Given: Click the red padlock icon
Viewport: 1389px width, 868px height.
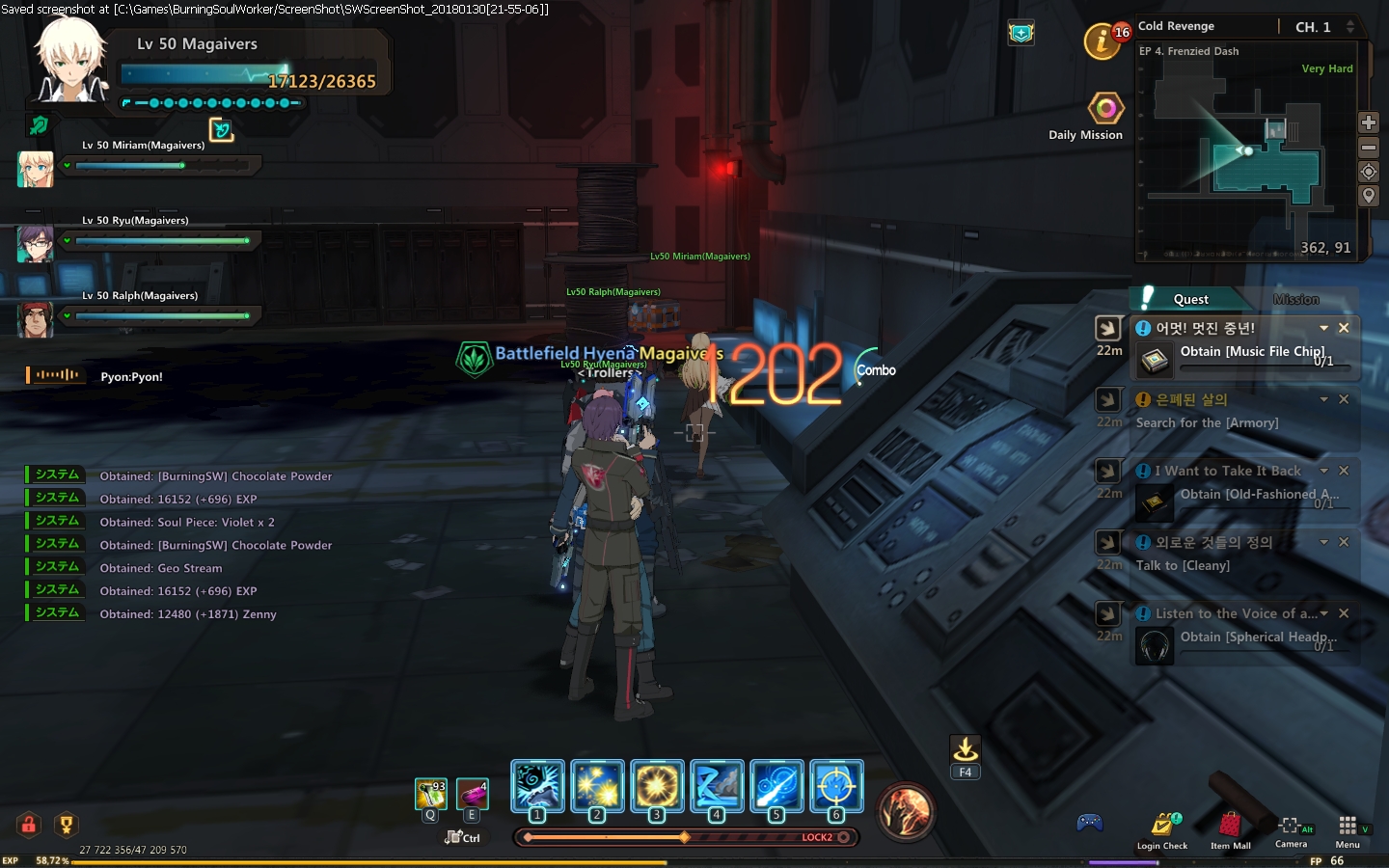Looking at the screenshot, I should [x=29, y=825].
